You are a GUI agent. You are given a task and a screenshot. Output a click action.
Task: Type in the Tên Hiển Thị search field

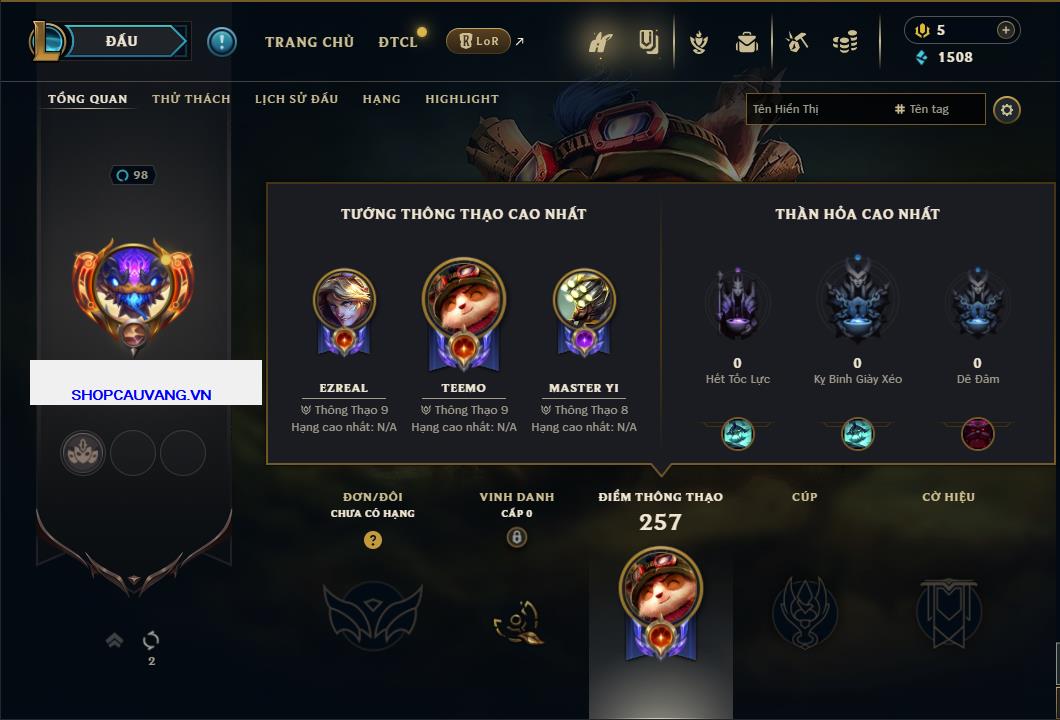(815, 109)
